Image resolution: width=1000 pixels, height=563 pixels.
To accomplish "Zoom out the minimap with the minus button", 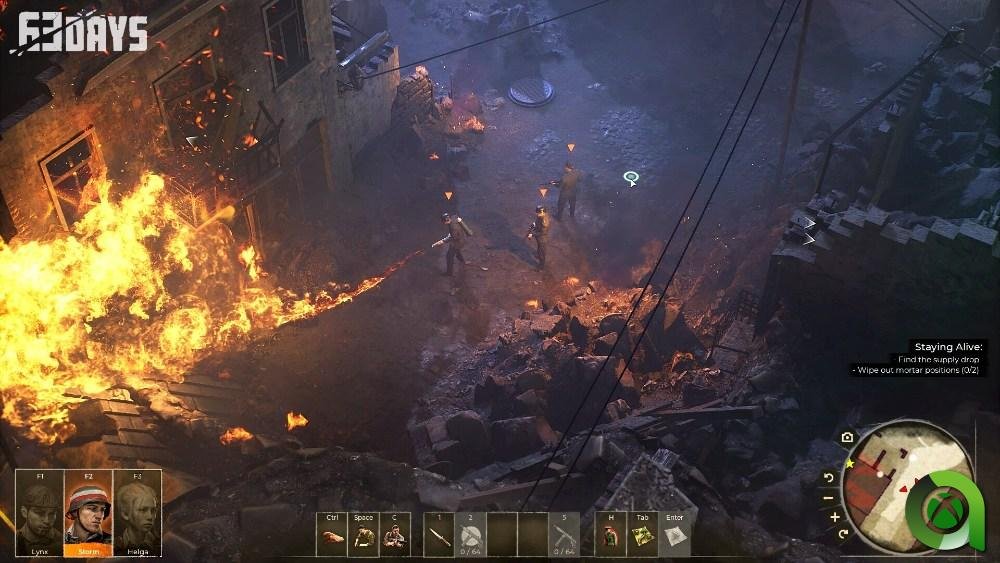I will 829,497.
